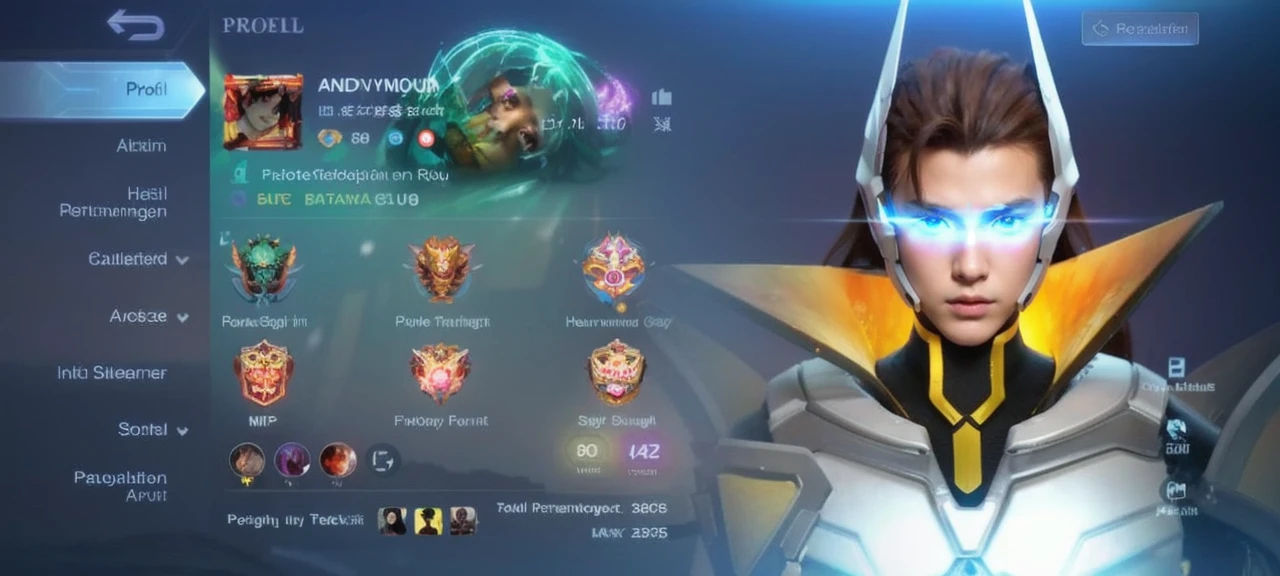Click the square refresh icon beside hero circles
This screenshot has width=1280, height=576.
tap(383, 460)
